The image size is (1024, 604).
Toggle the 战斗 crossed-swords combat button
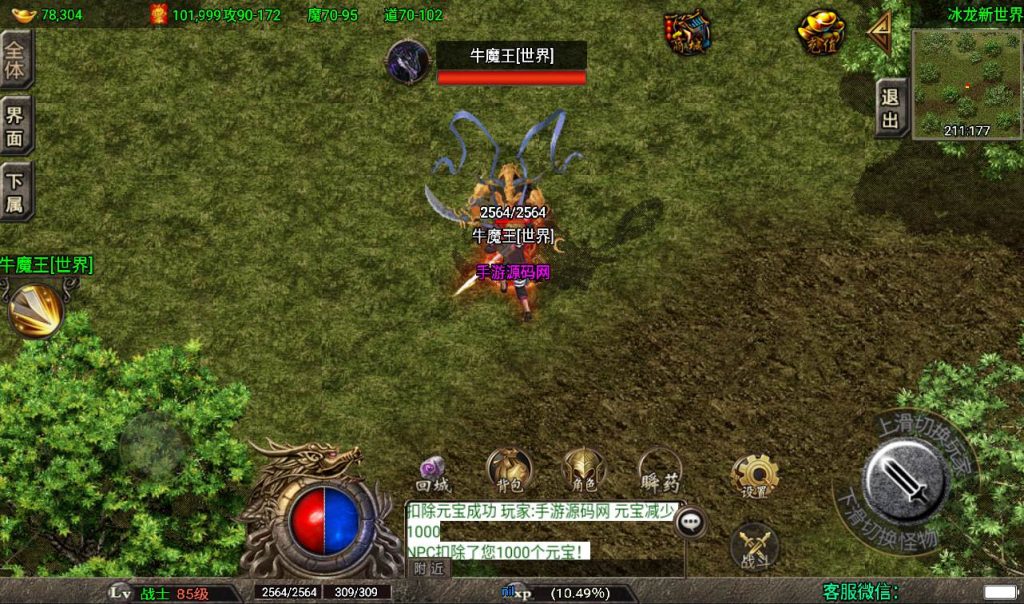click(x=754, y=546)
